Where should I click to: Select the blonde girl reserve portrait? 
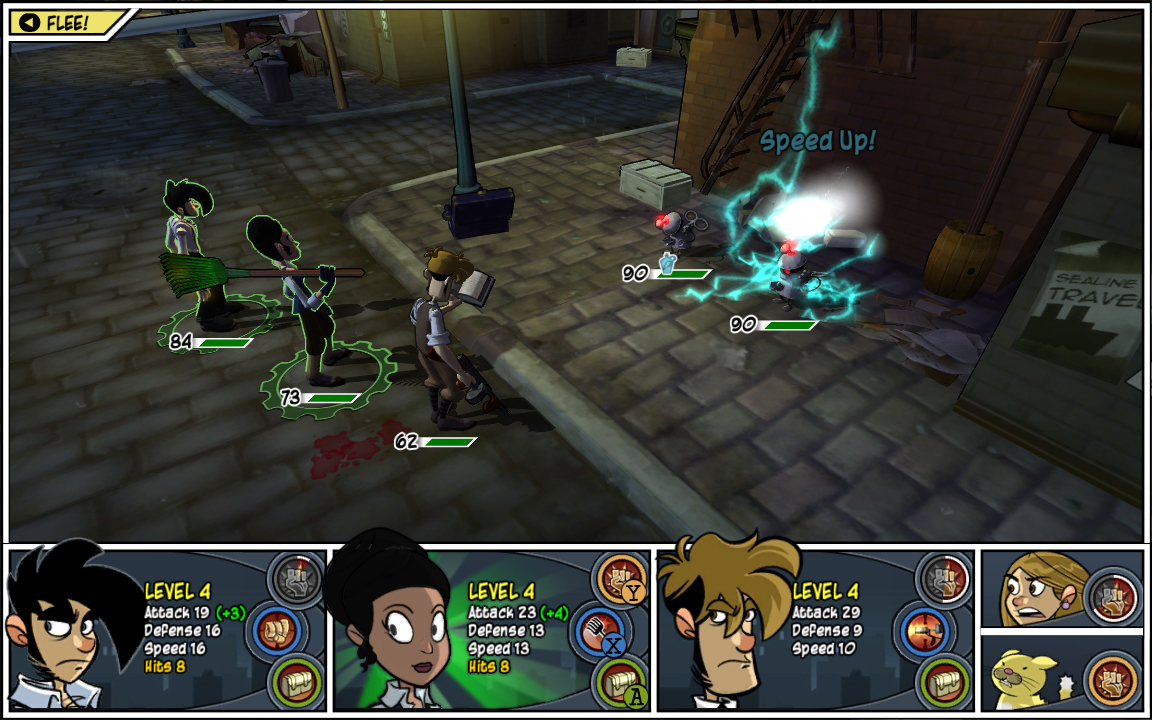(1030, 590)
